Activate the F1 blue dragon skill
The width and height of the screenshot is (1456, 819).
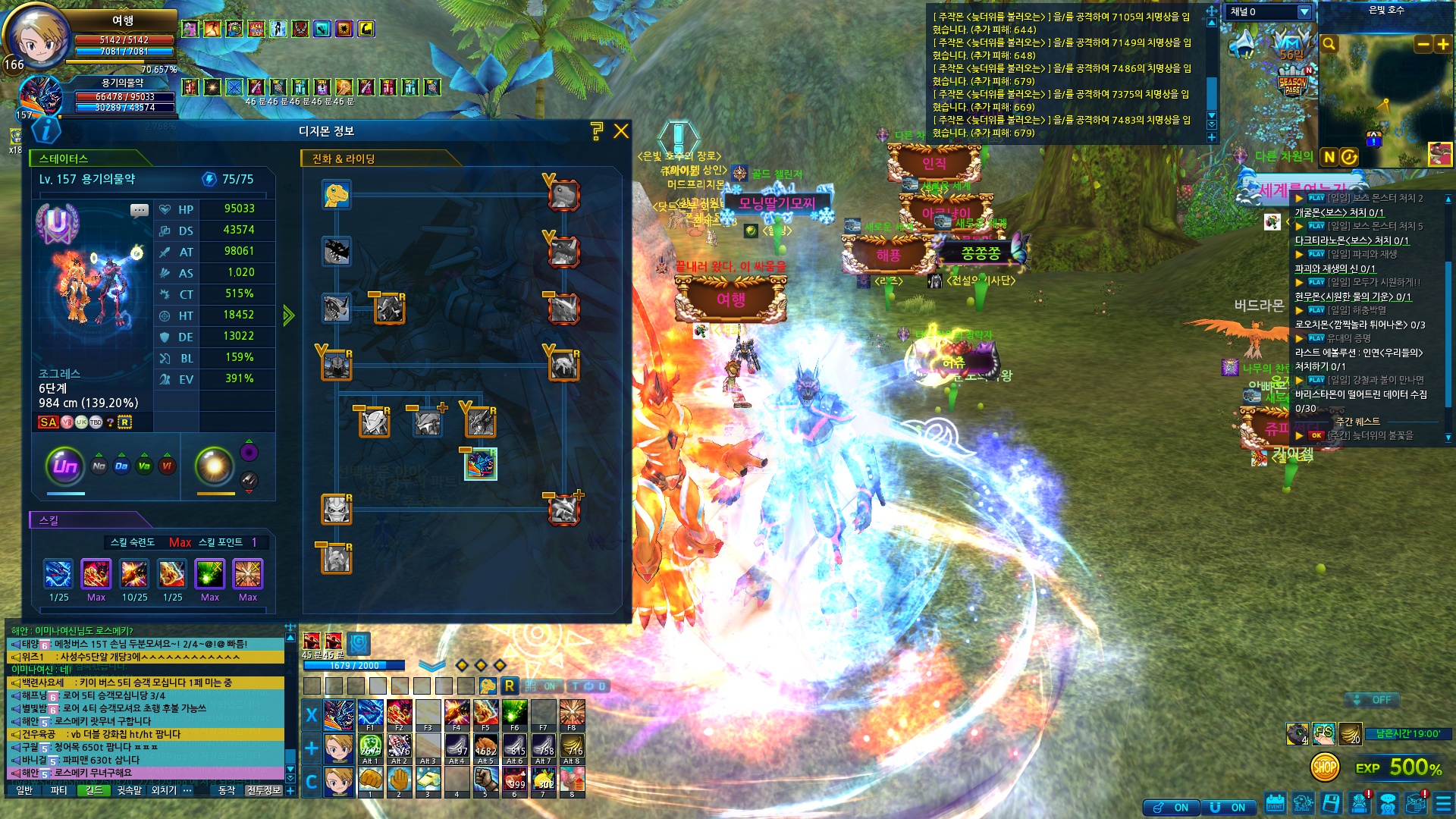pos(370,714)
